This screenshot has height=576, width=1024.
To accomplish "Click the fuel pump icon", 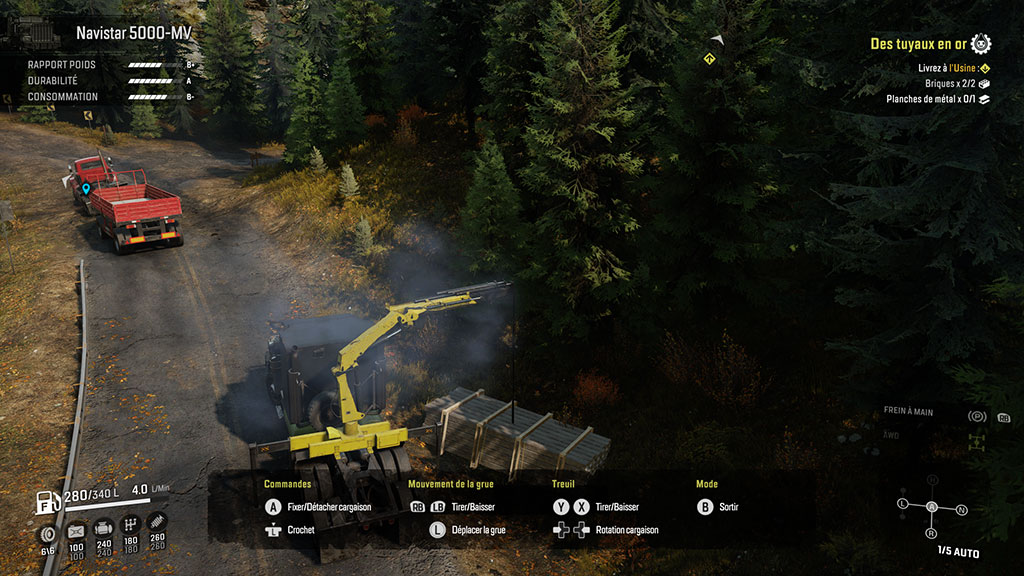I will click(45, 501).
